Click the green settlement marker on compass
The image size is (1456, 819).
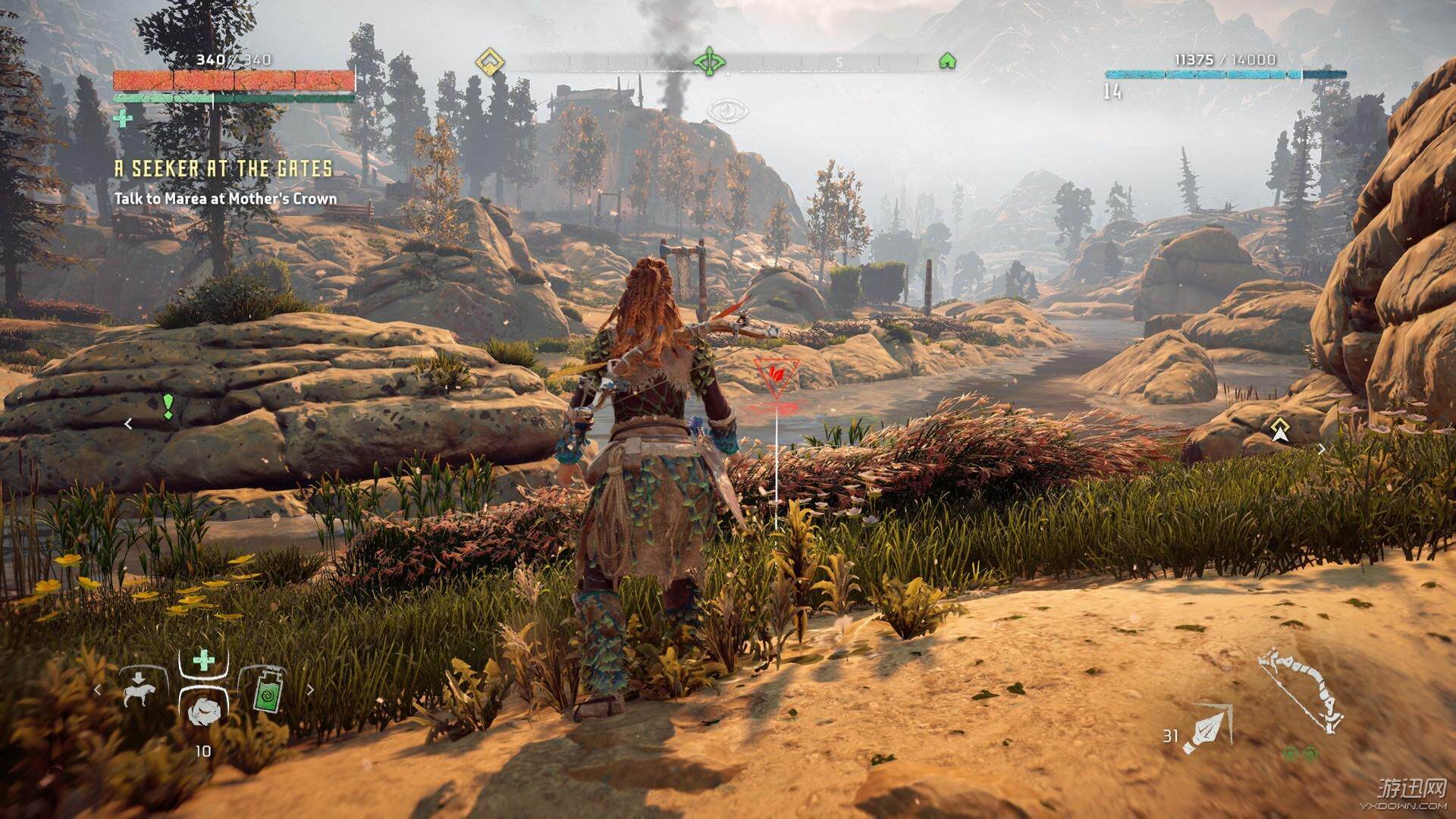(946, 61)
